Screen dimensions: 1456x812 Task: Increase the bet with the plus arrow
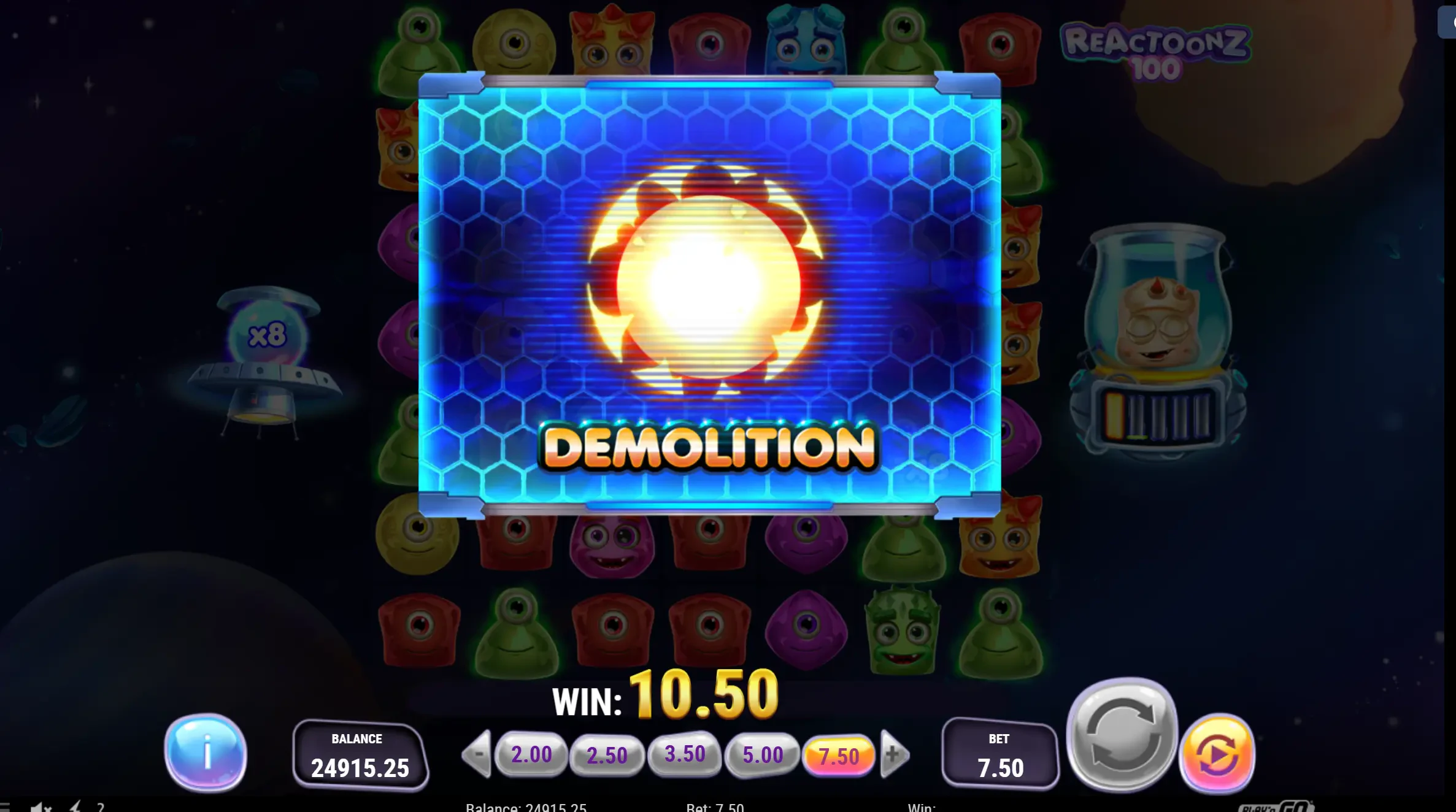click(894, 754)
